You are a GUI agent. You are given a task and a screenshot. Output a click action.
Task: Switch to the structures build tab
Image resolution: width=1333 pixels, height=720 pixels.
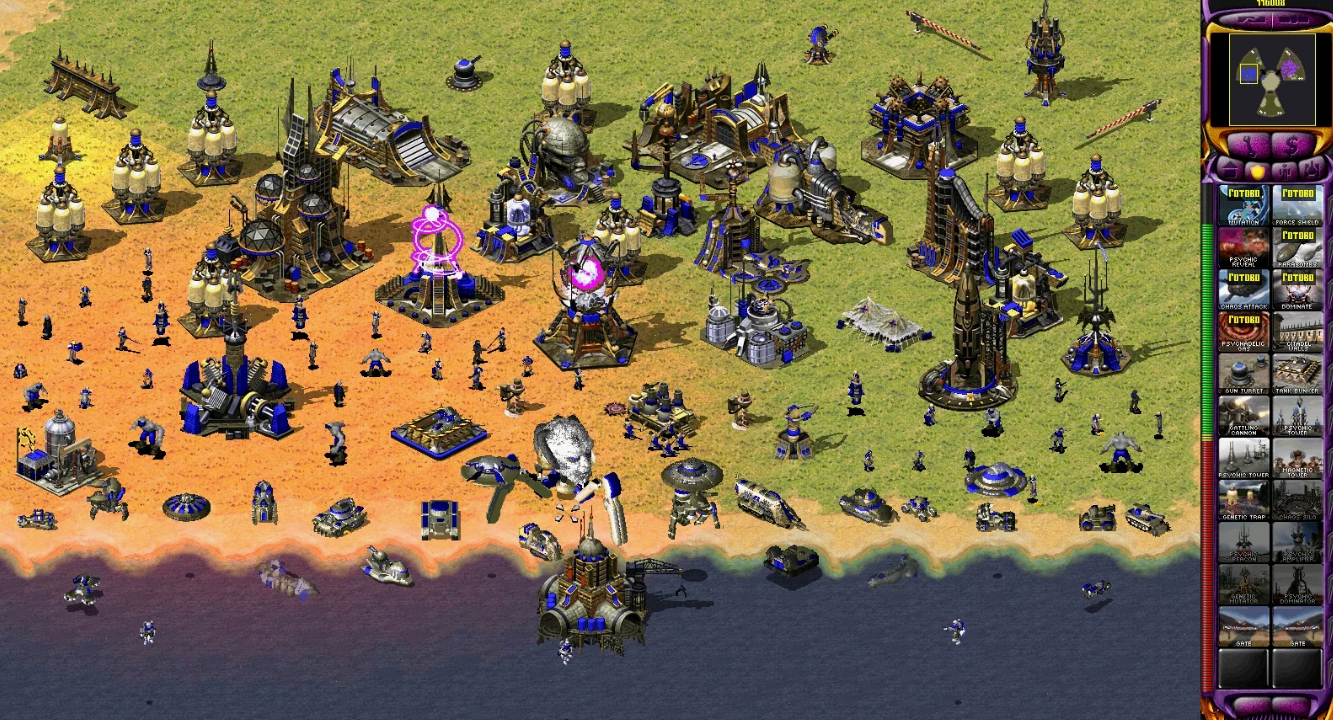click(x=1230, y=170)
